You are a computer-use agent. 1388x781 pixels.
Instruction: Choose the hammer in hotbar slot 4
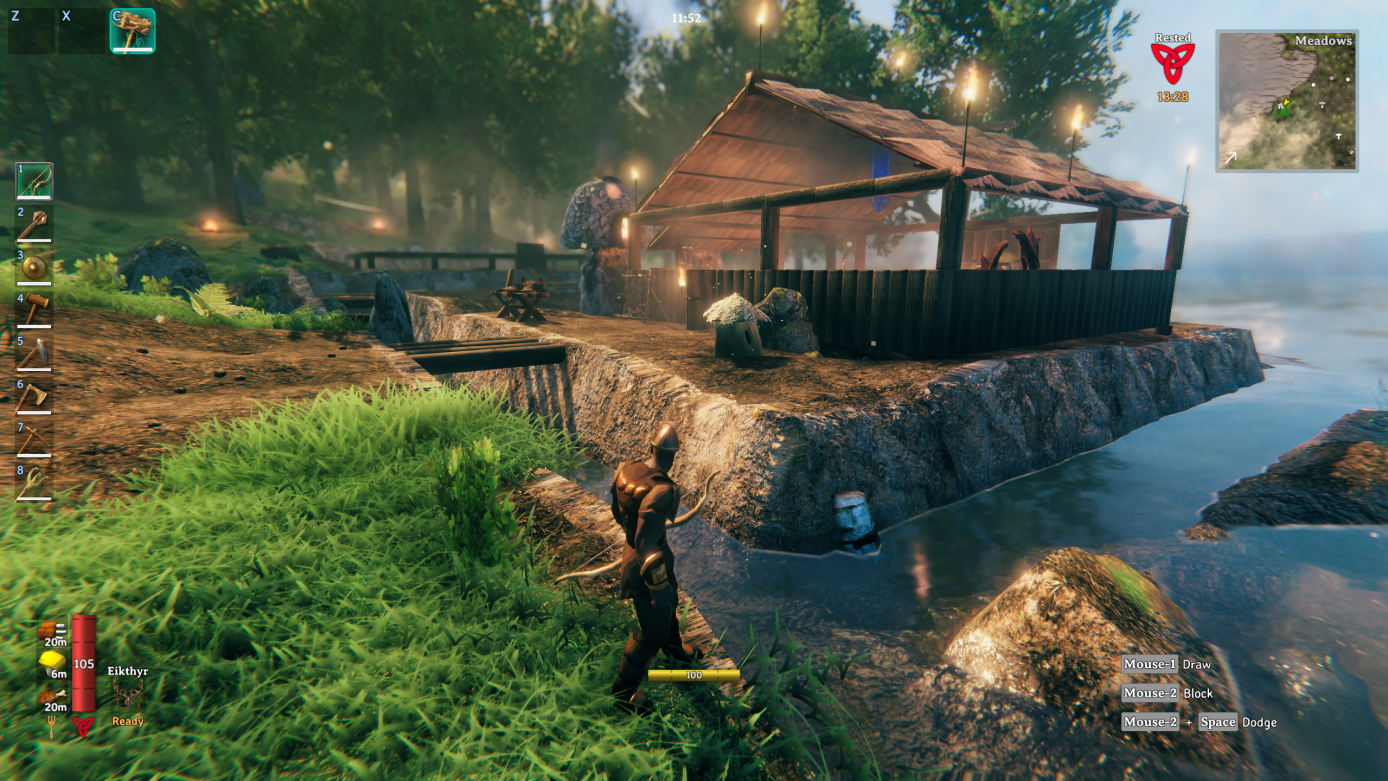click(34, 311)
